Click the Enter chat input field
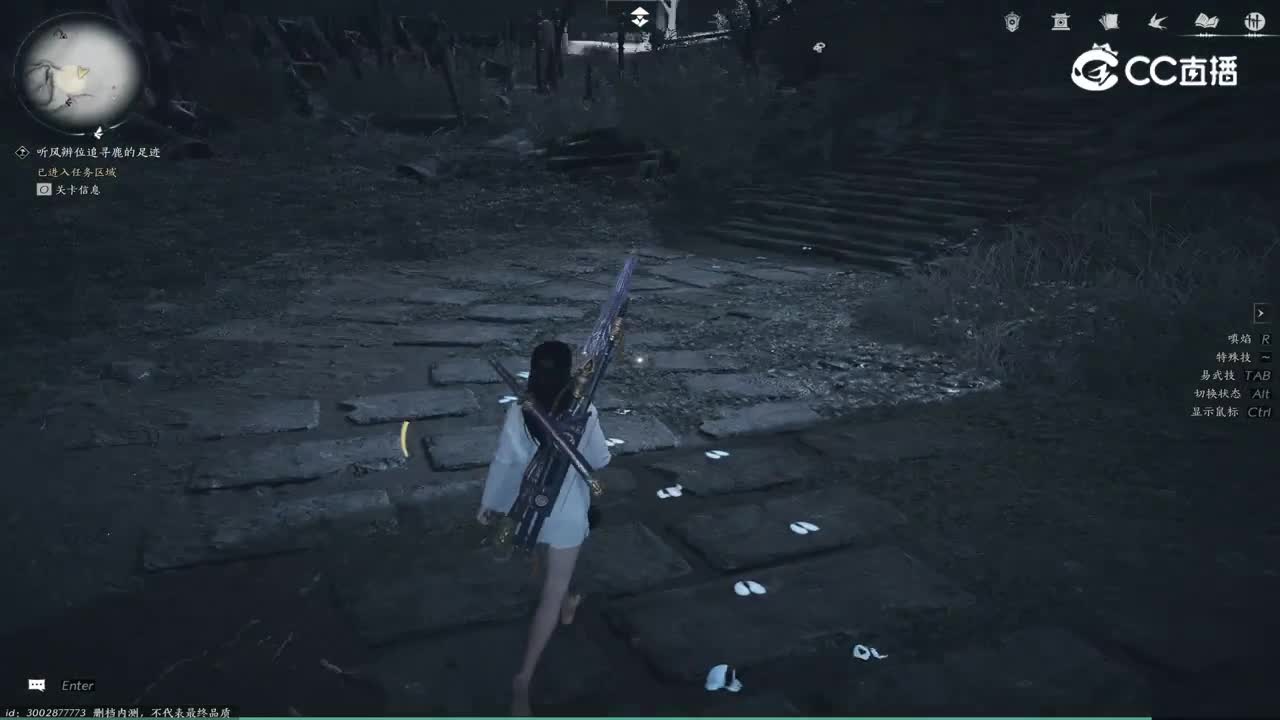 [x=77, y=685]
